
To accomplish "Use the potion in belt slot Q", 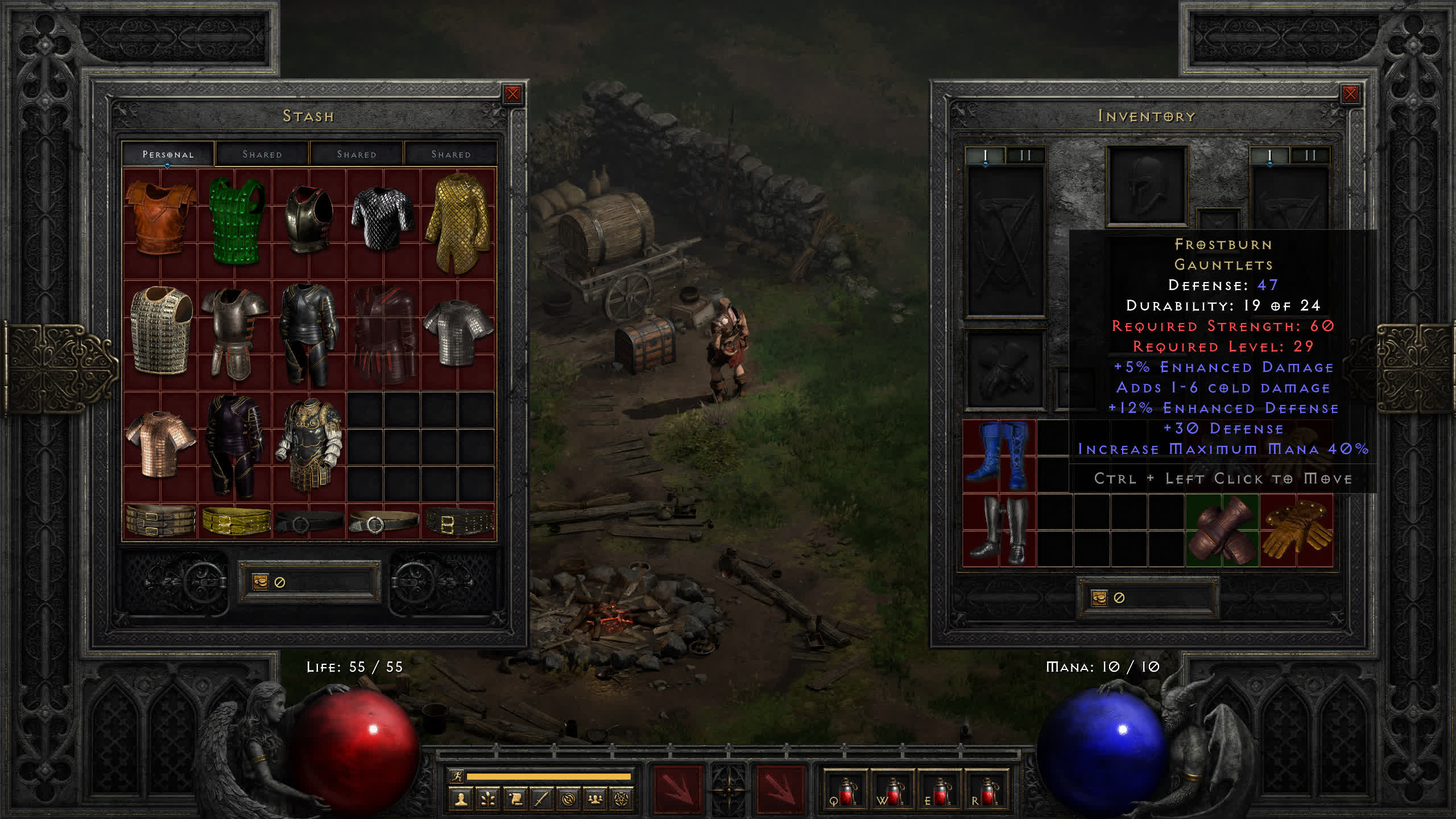I will tap(845, 792).
